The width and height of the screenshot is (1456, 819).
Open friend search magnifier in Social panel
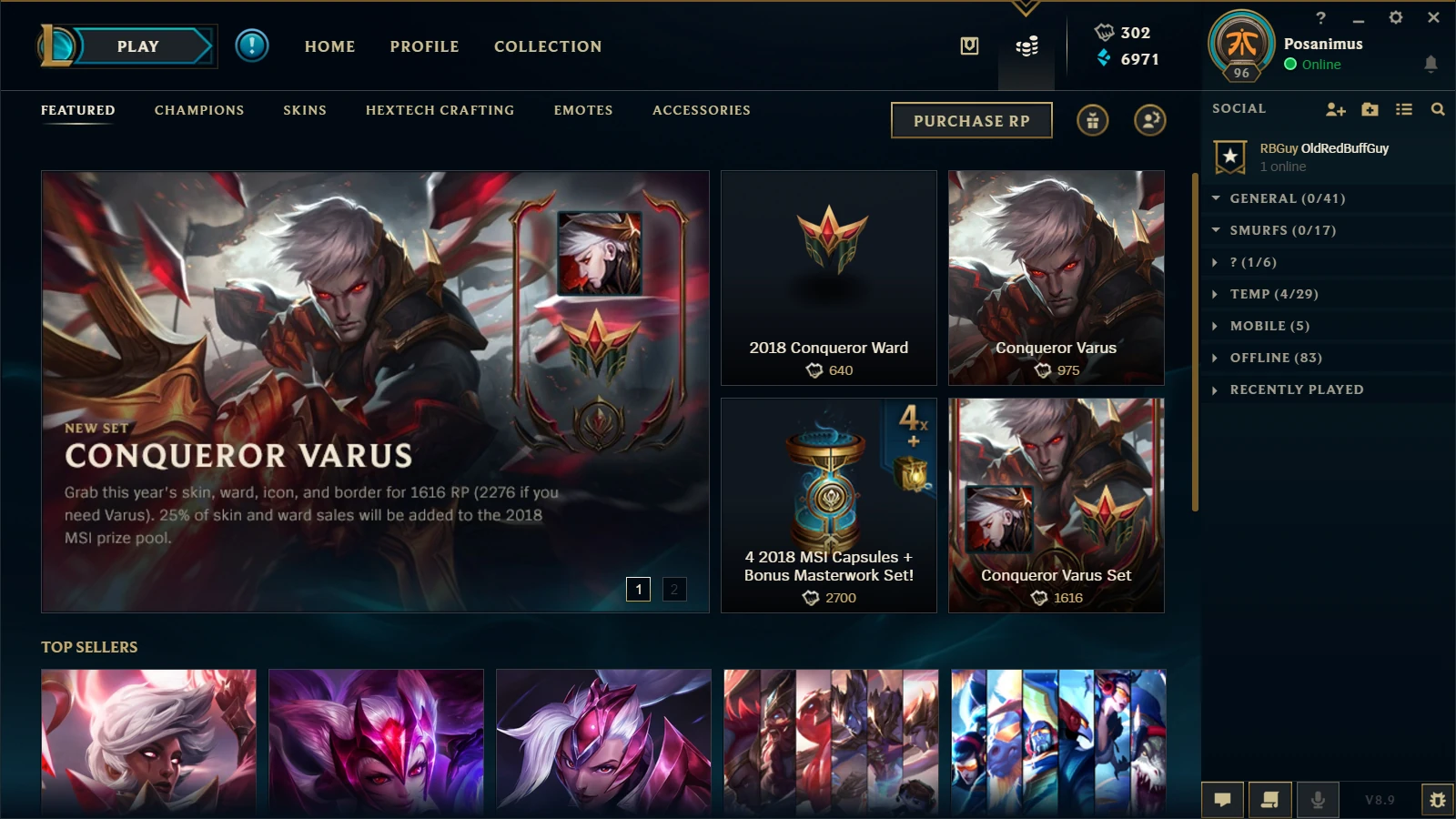pyautogui.click(x=1438, y=108)
